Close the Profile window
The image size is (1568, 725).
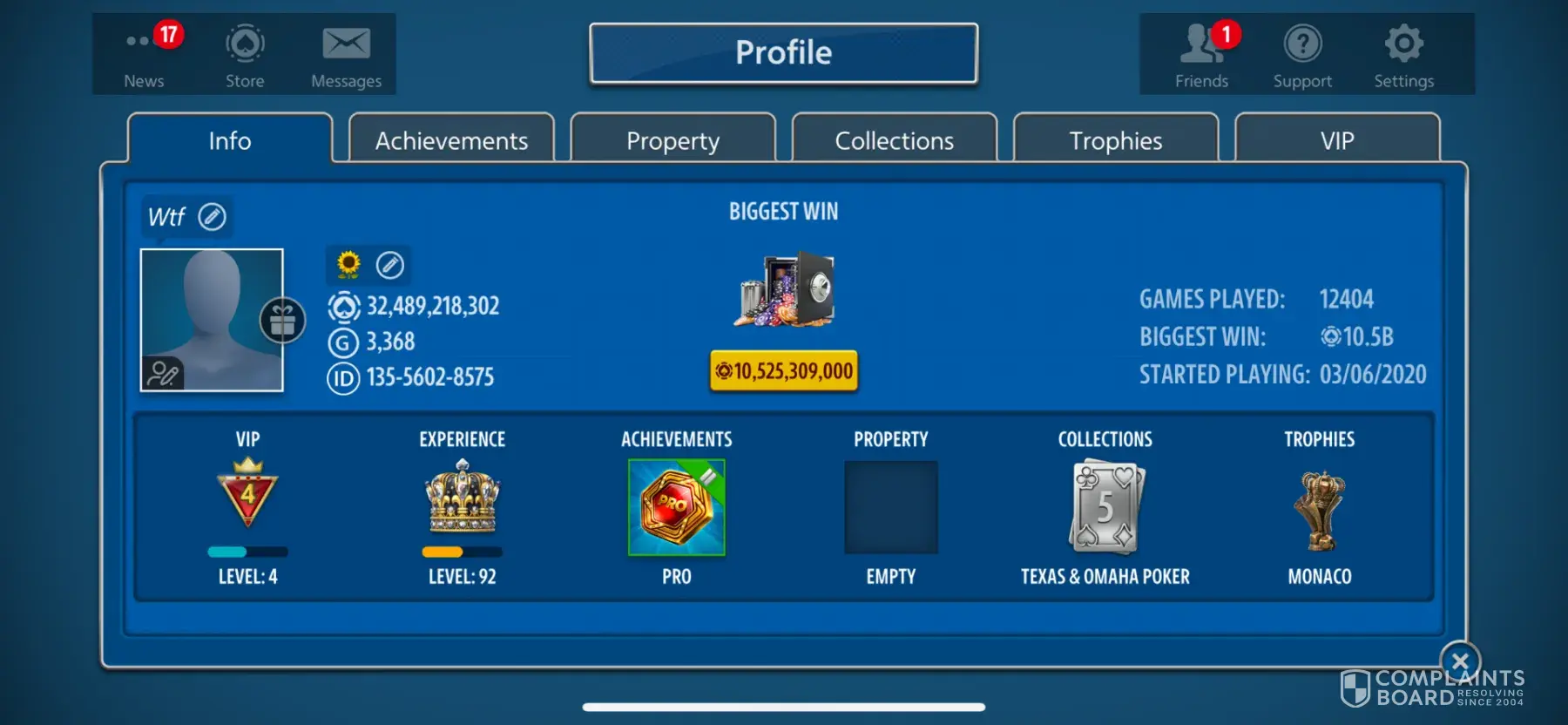(1460, 661)
